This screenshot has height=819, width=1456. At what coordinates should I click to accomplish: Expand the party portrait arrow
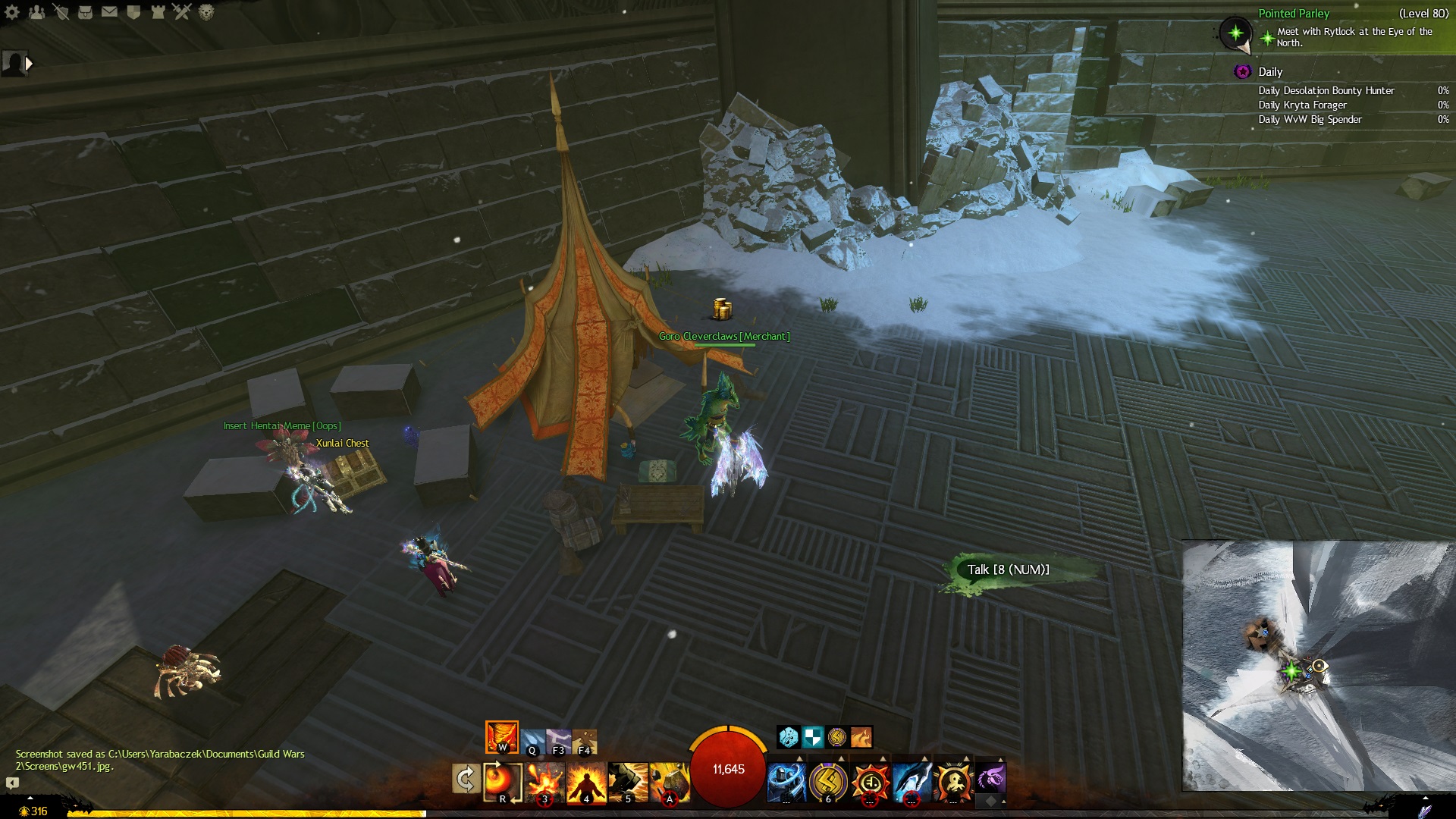(x=29, y=64)
